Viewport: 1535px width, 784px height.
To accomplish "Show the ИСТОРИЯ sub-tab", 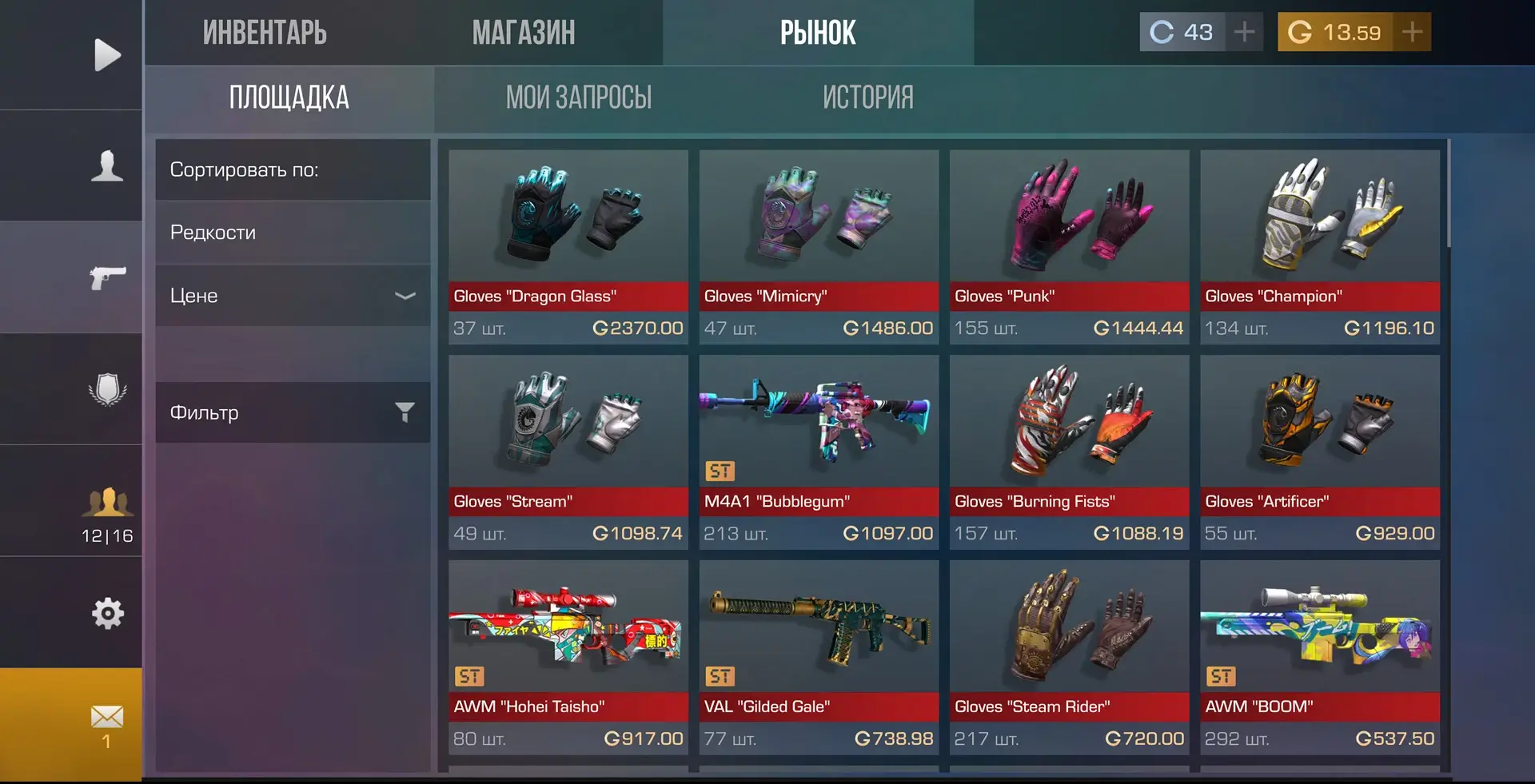I will 868,98.
